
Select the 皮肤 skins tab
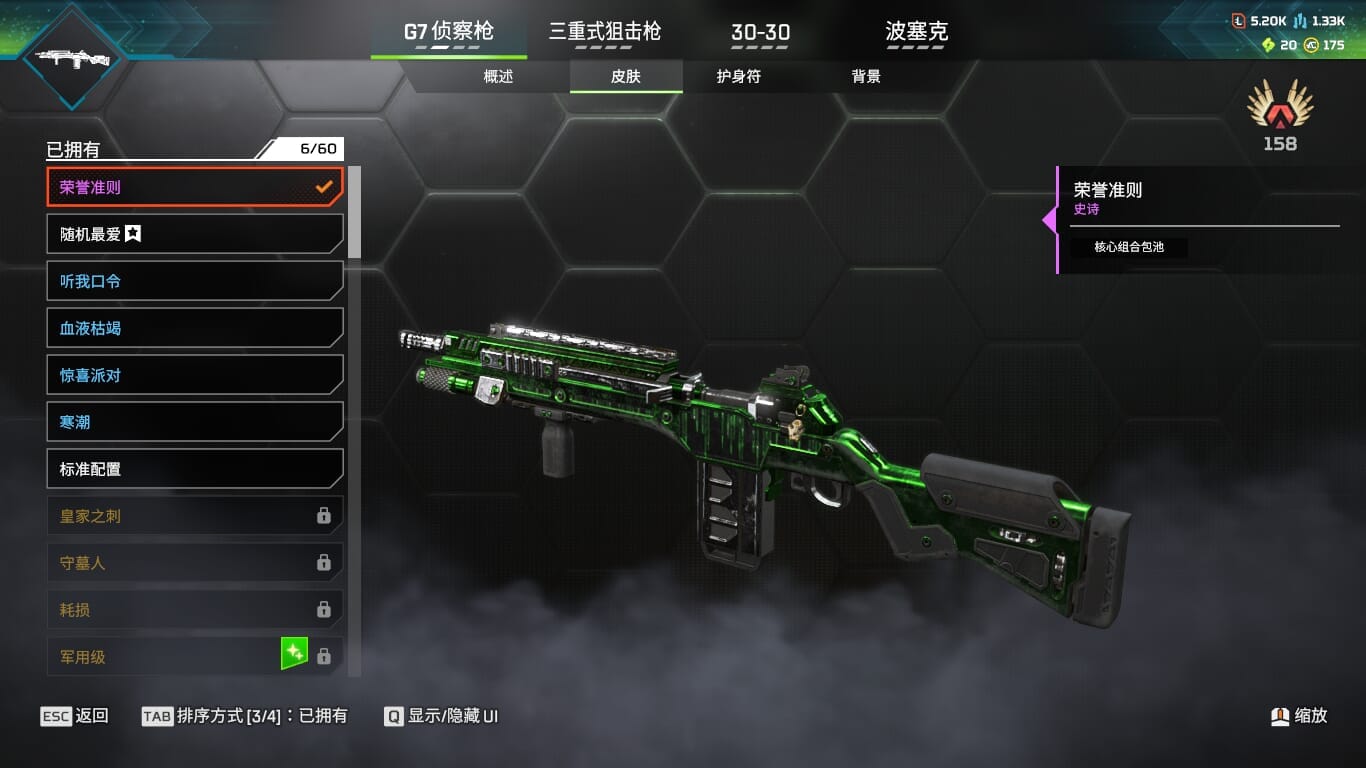point(626,76)
